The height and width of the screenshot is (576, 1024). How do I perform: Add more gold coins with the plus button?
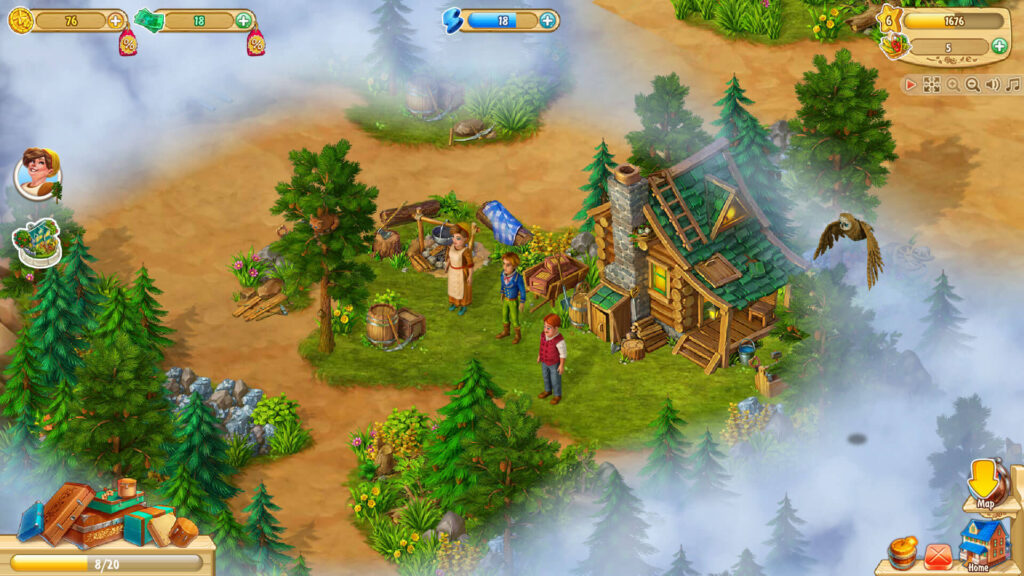coord(116,20)
